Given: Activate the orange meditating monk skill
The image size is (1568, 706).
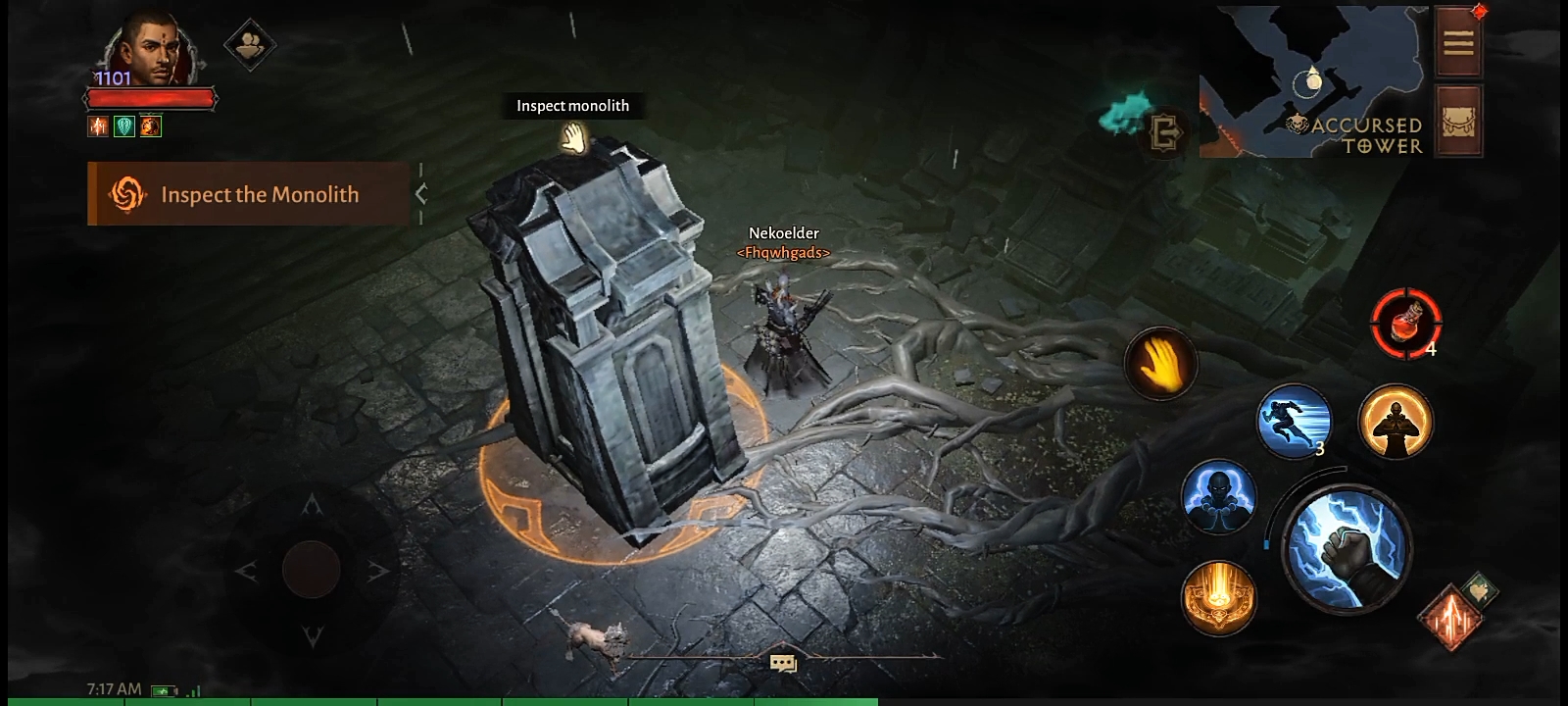Looking at the screenshot, I should tap(1396, 421).
